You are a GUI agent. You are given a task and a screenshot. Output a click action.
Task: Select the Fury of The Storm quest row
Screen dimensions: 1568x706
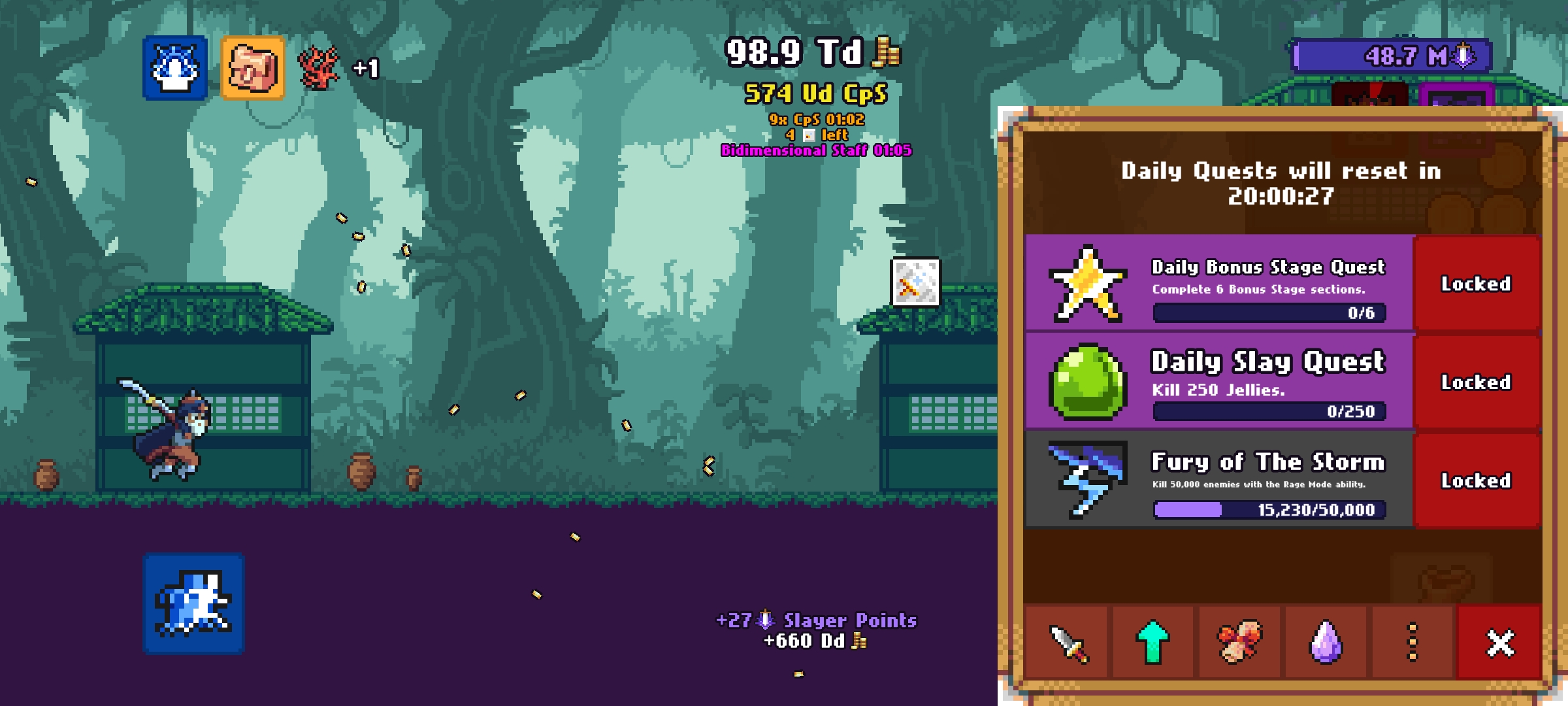[x=1219, y=480]
